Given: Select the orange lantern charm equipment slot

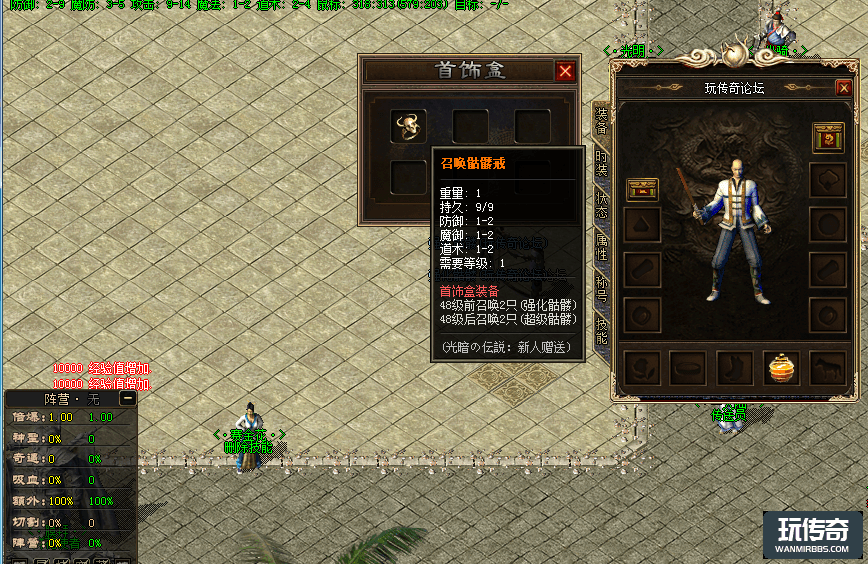Looking at the screenshot, I should click(781, 368).
